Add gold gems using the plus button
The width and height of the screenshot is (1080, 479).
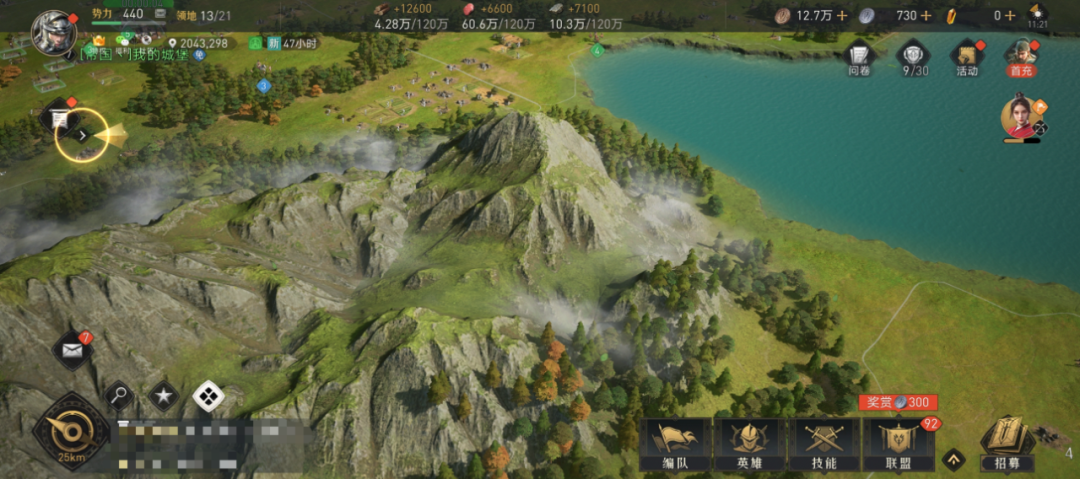[x=1010, y=15]
